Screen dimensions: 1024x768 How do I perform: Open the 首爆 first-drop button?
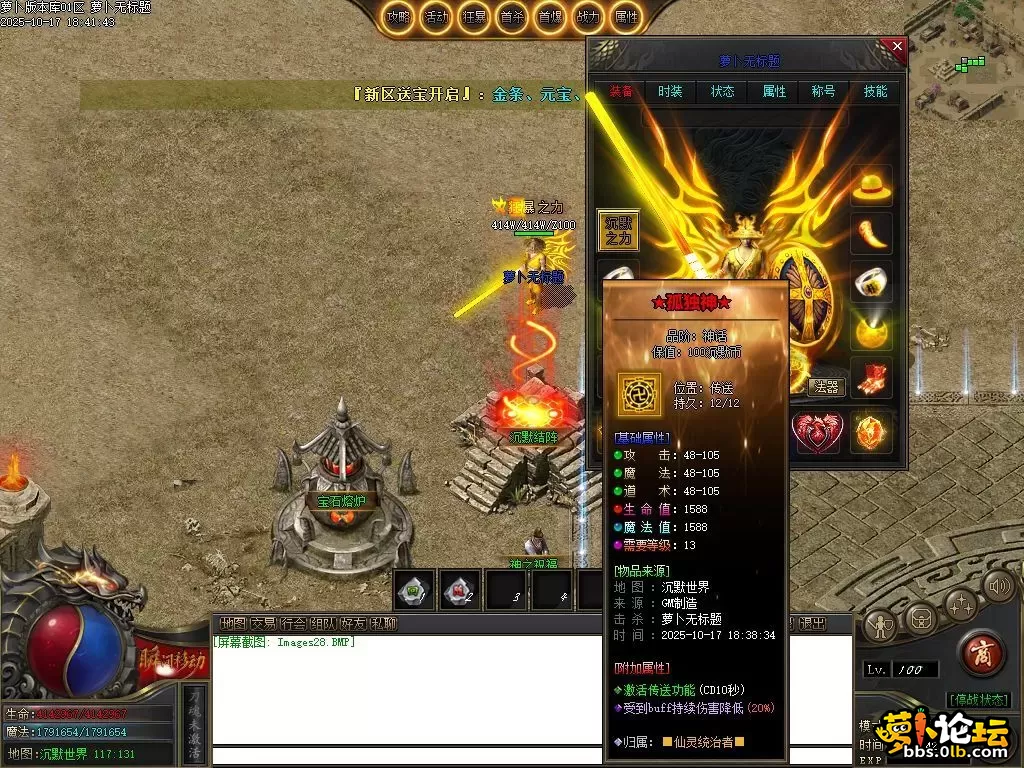click(549, 17)
